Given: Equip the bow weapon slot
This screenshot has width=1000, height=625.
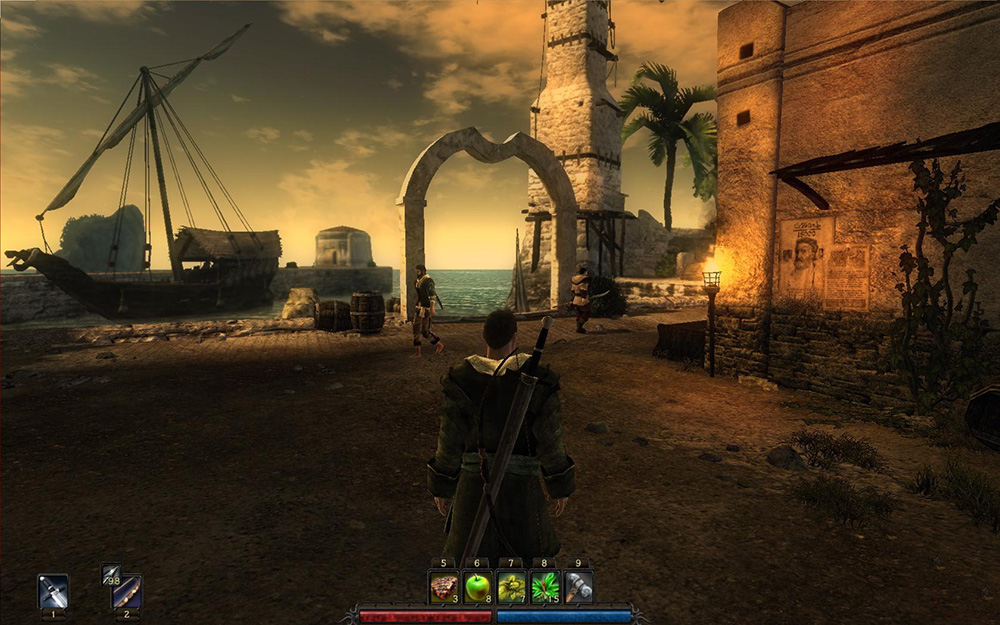Looking at the screenshot, I should click(x=126, y=592).
